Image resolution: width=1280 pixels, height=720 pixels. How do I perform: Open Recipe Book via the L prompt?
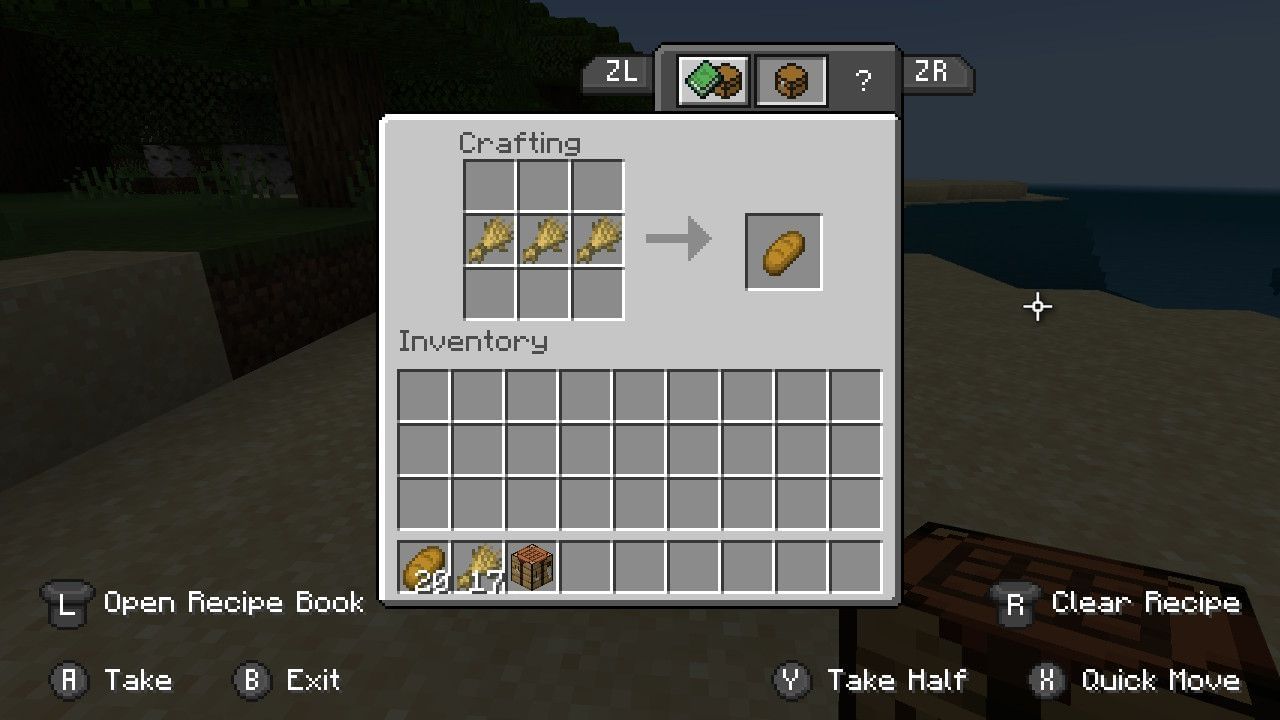click(66, 603)
